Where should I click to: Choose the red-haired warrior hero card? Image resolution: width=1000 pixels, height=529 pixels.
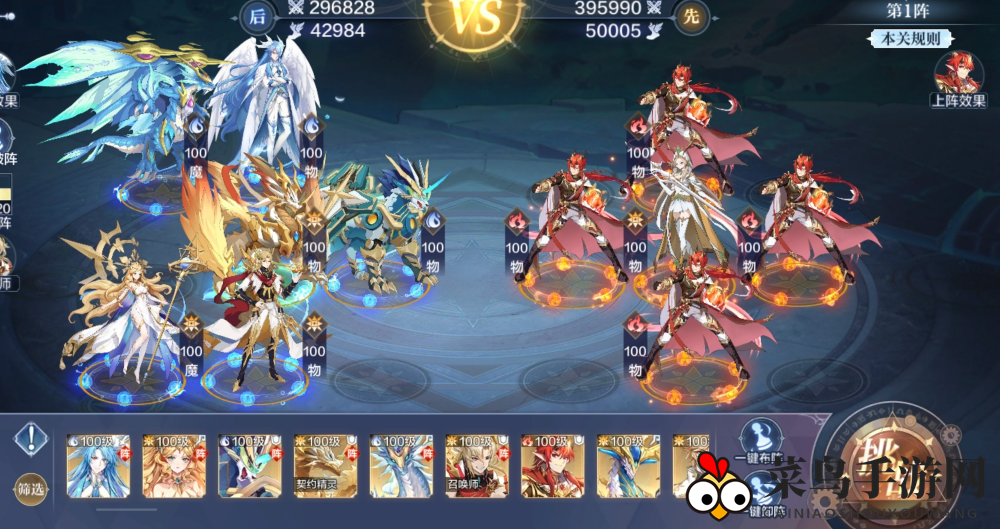(x=551, y=465)
